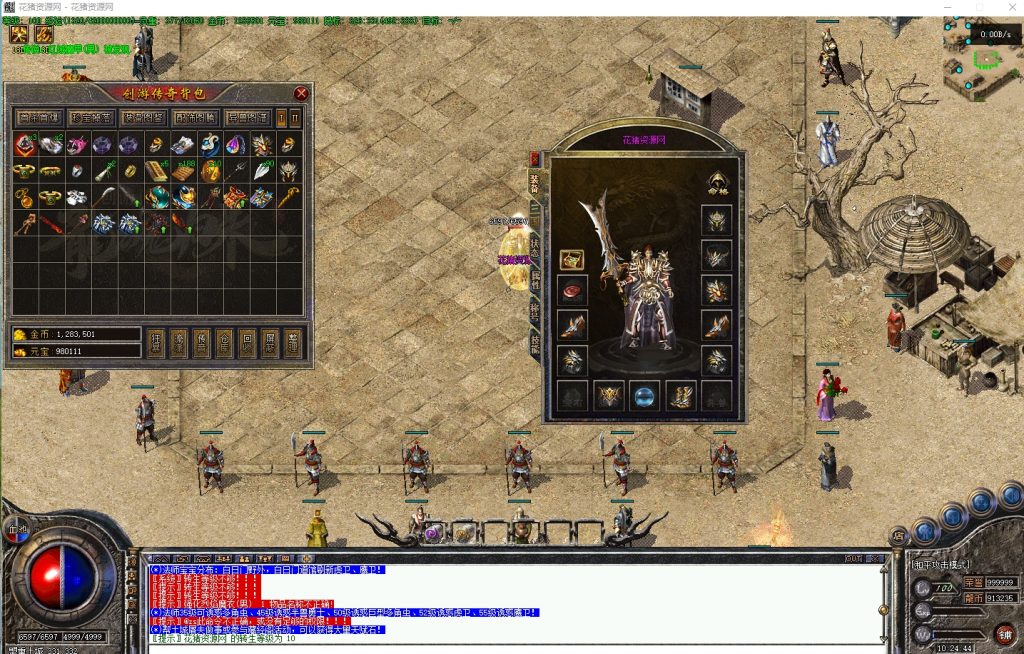
Task: Open the 仓库 warehouse button
Action: 225,342
